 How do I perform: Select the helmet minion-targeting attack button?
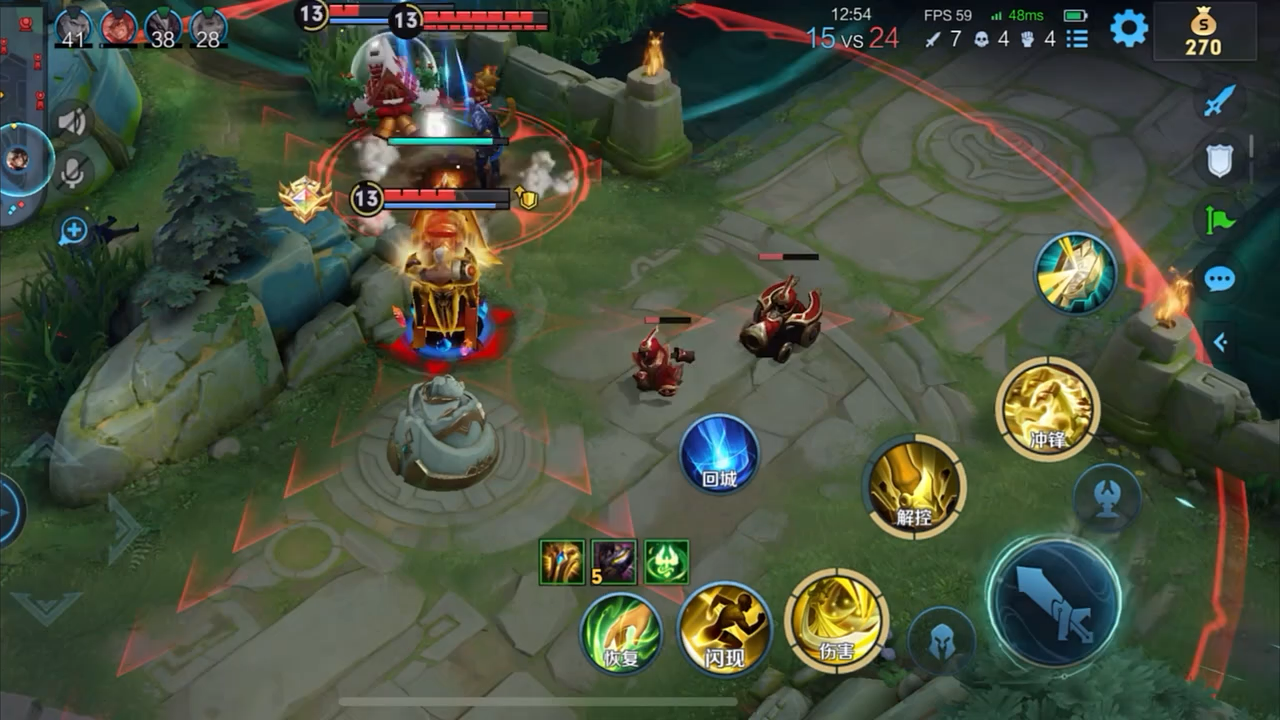click(x=941, y=640)
